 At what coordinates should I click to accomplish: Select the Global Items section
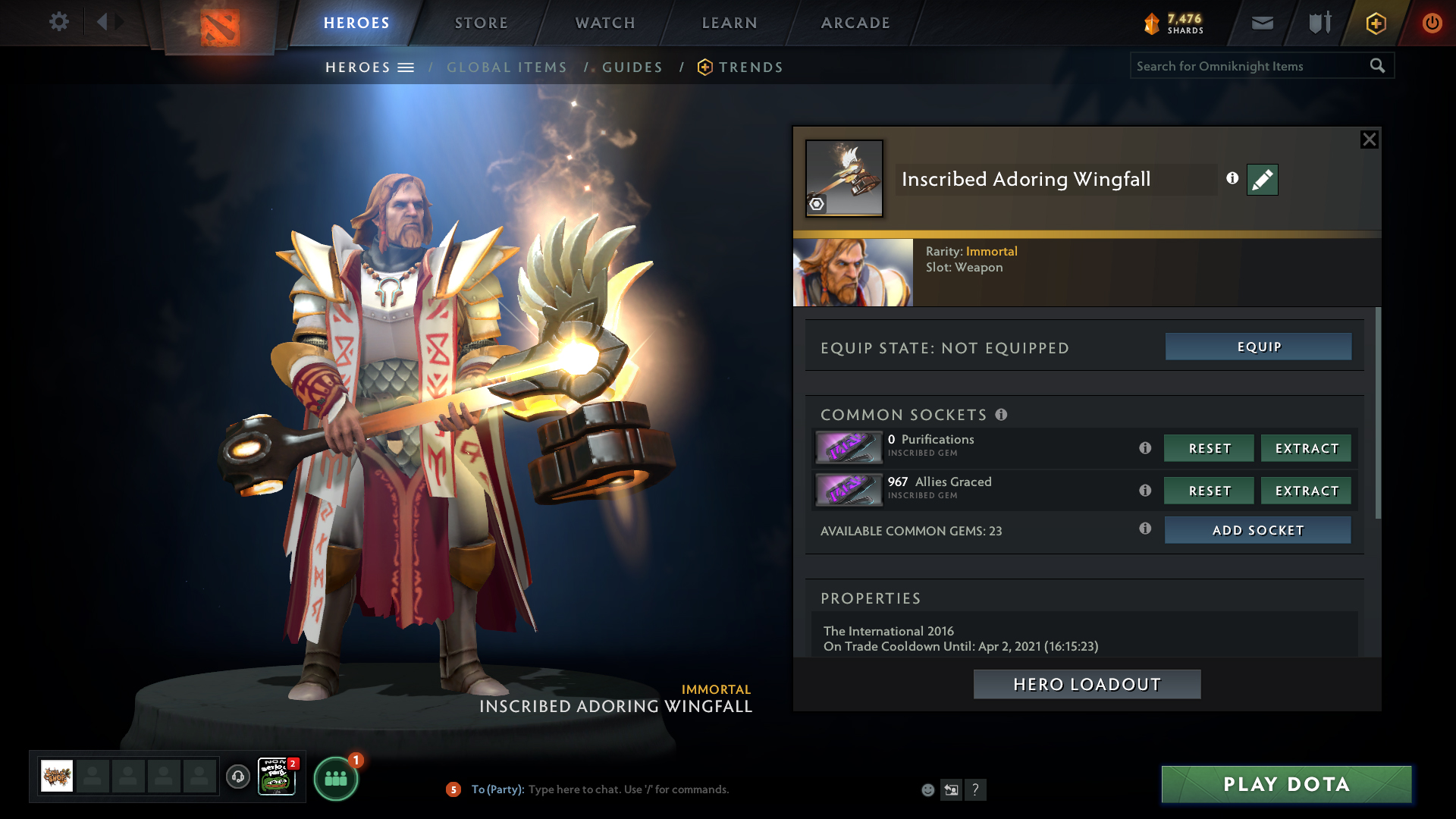click(x=507, y=67)
